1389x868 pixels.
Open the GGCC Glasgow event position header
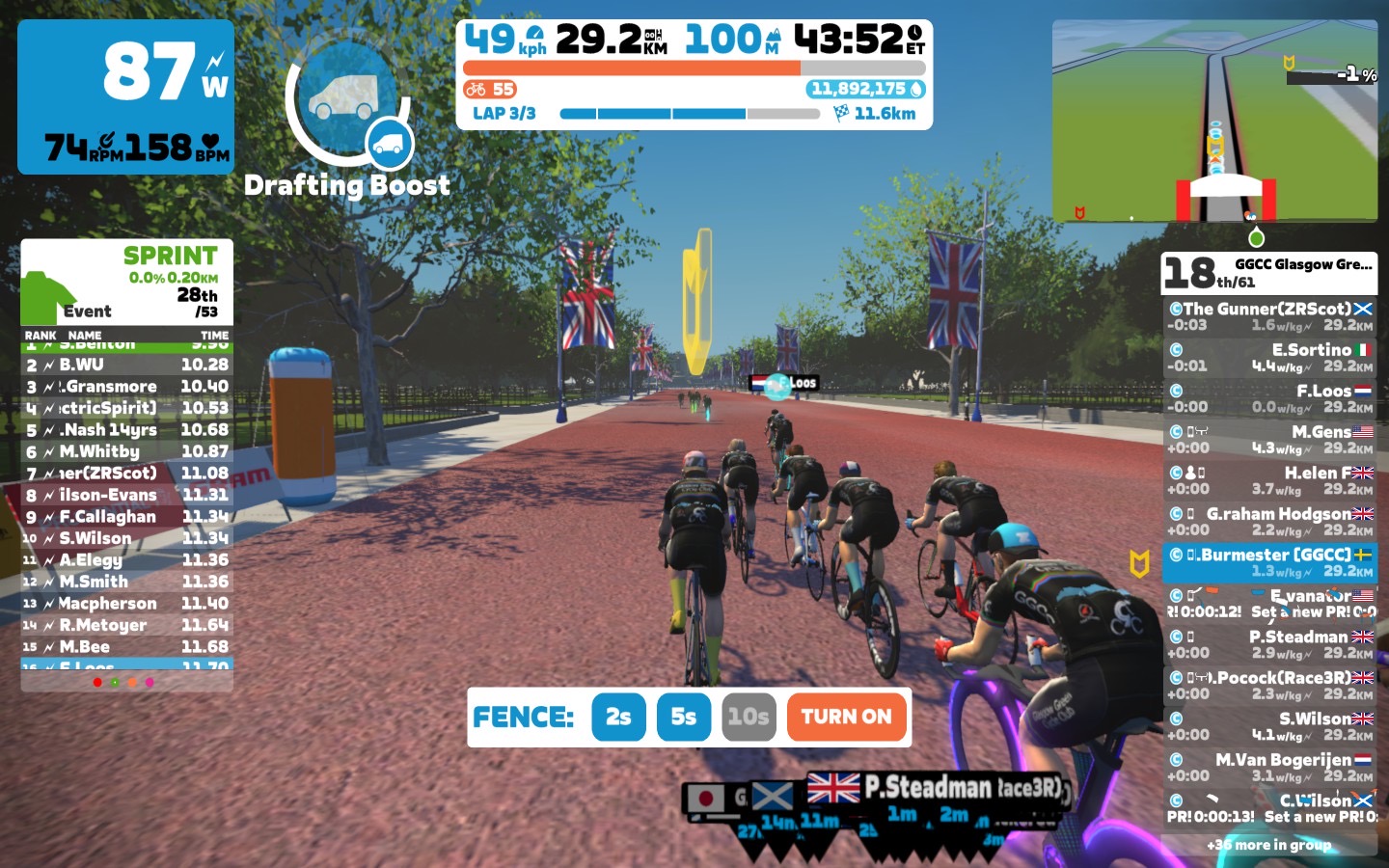click(x=1269, y=273)
